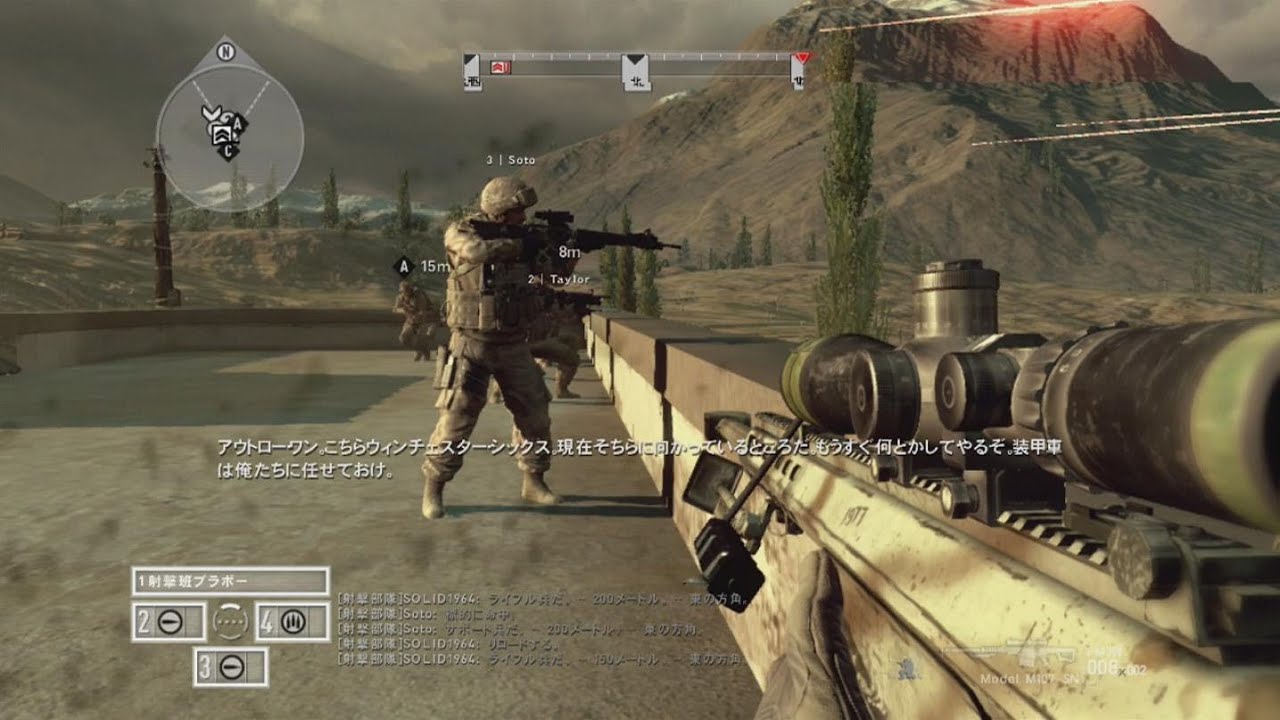The height and width of the screenshot is (720, 1280).
Task: Click the red enemy marker on compass bar
Action: 501,66
